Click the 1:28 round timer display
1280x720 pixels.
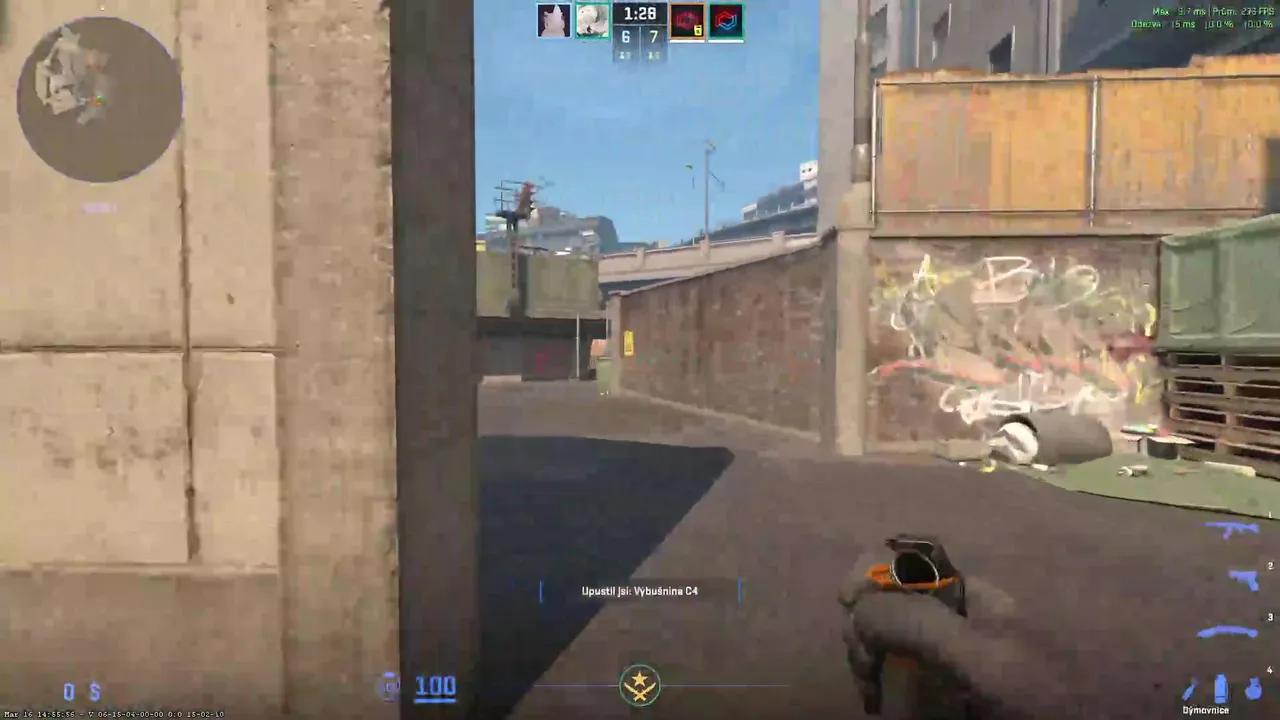pyautogui.click(x=639, y=13)
